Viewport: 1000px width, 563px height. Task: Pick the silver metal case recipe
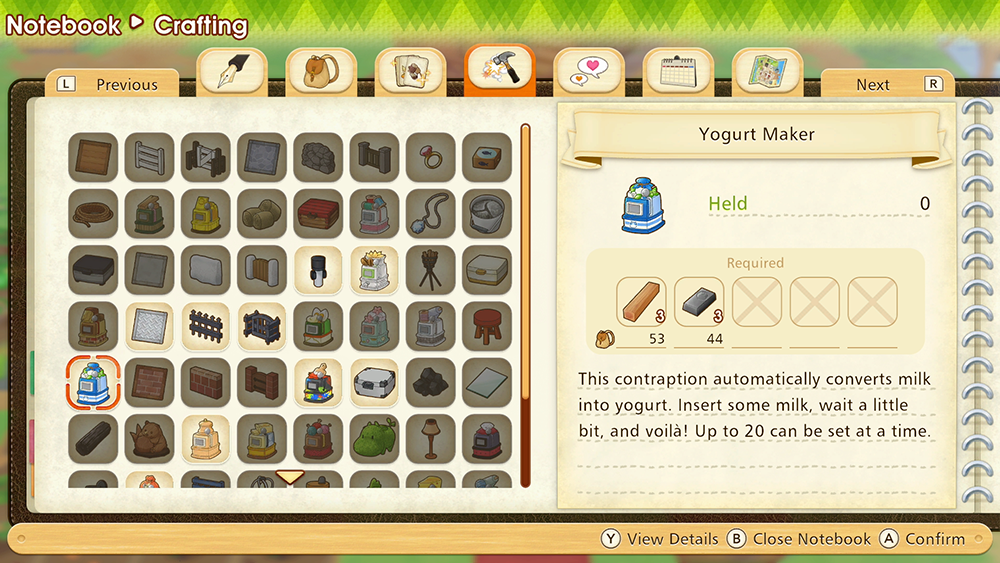click(x=374, y=382)
